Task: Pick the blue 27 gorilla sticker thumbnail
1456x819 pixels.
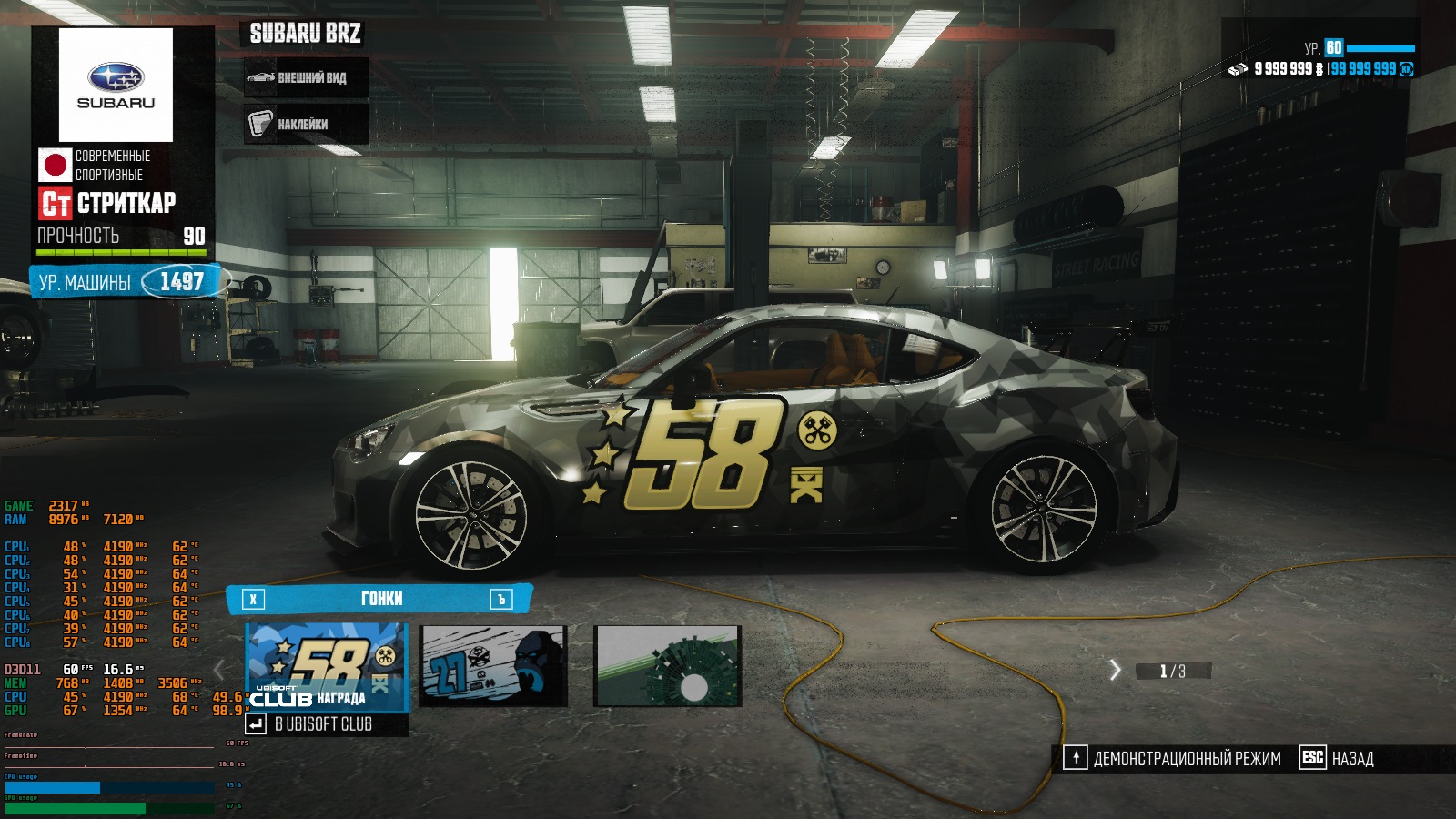Action: coord(493,666)
